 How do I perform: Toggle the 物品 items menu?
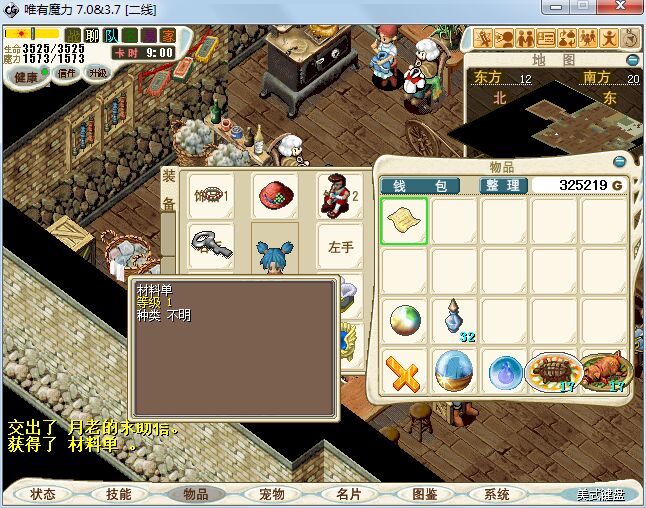click(195, 494)
